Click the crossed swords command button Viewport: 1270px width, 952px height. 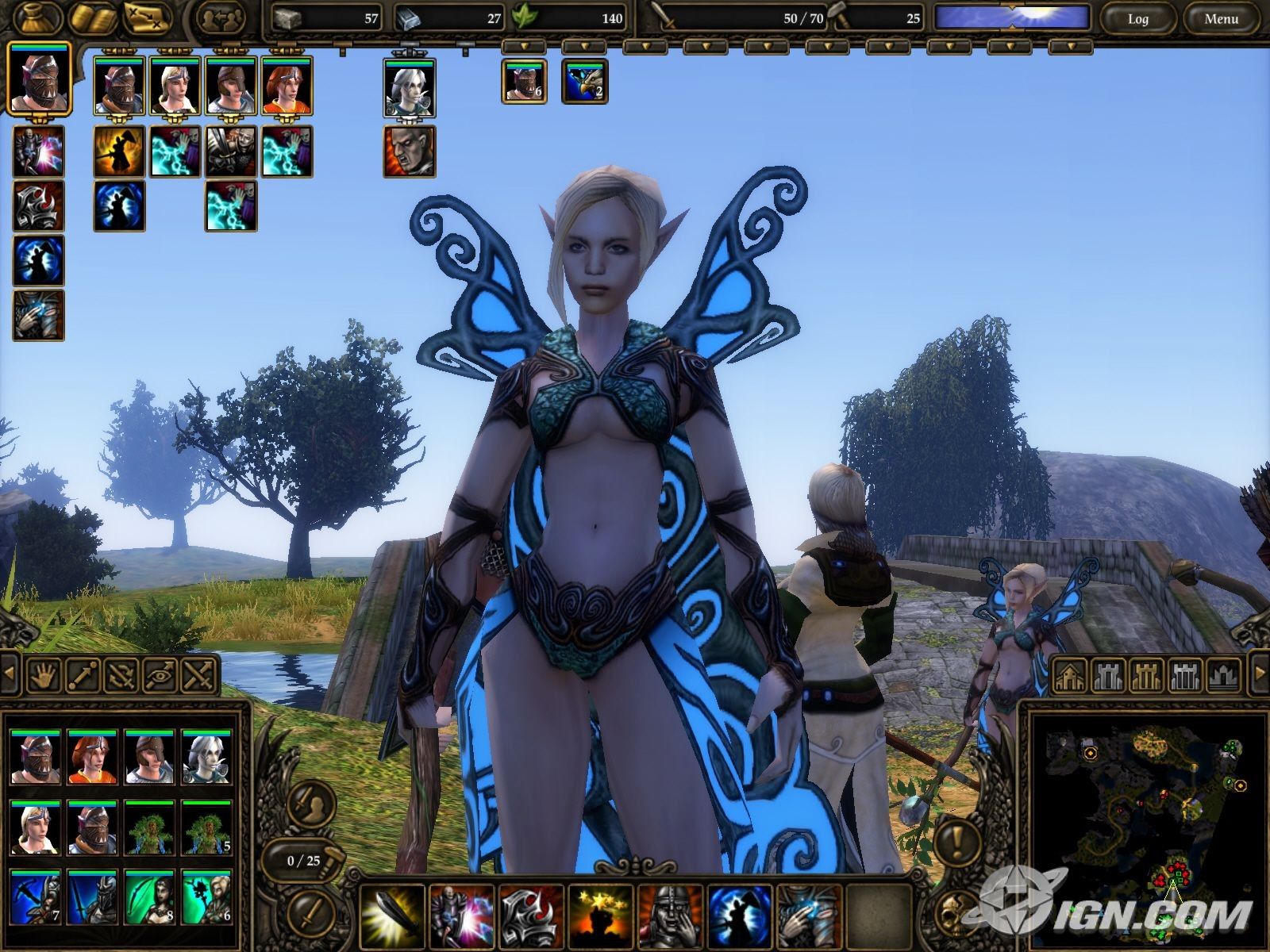pyautogui.click(x=198, y=675)
